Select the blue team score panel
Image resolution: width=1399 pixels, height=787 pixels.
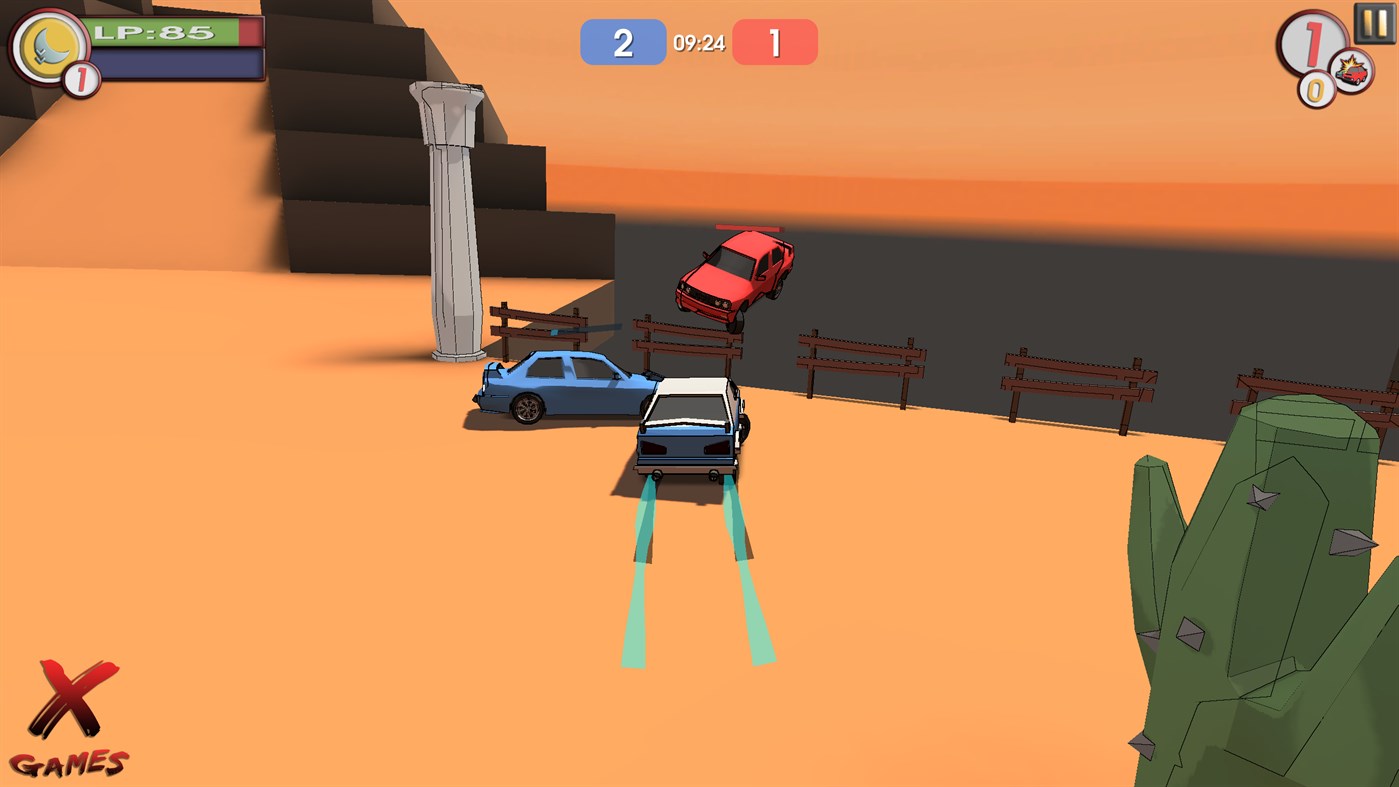tap(622, 42)
